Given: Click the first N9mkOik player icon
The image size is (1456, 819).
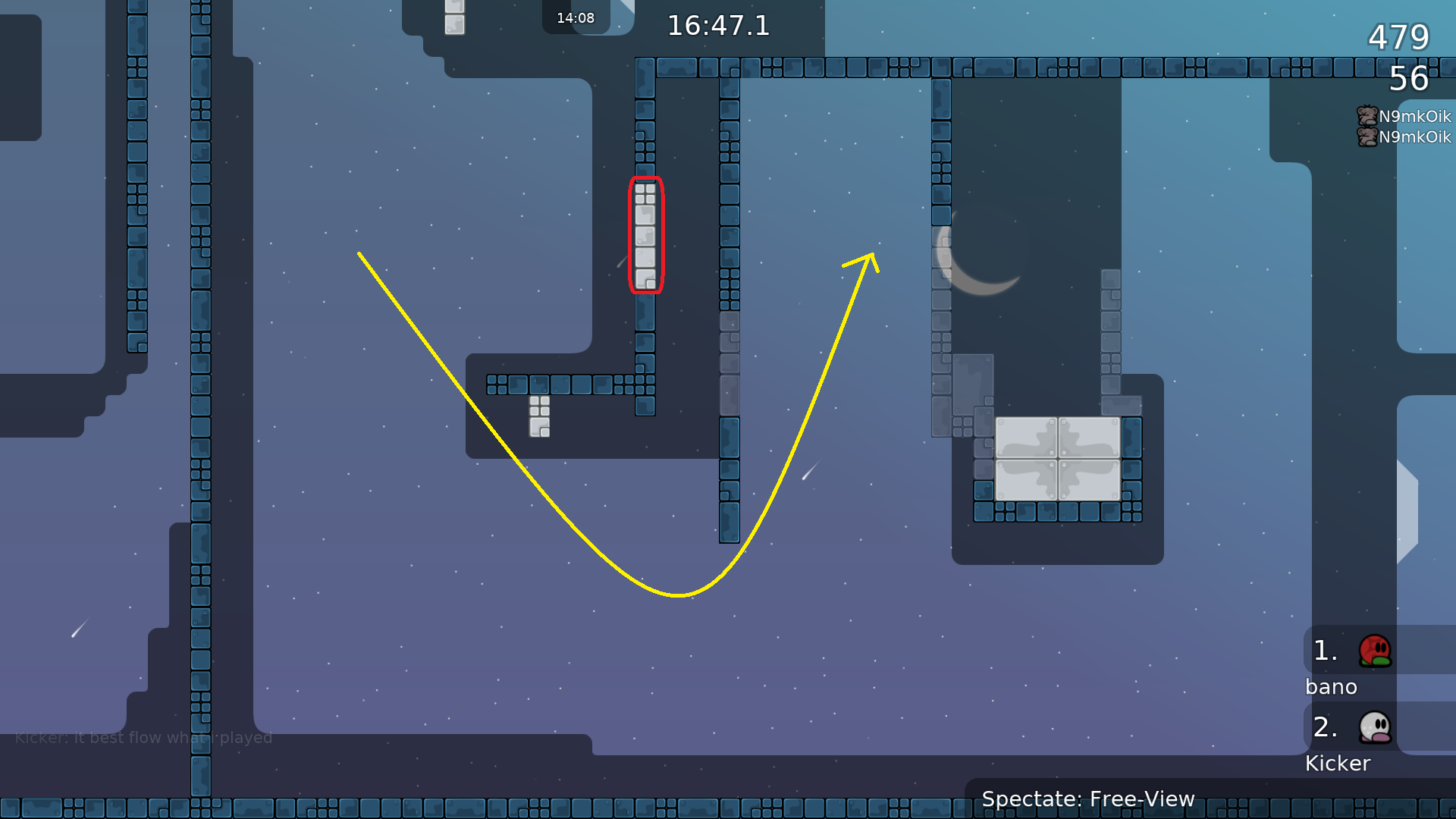Looking at the screenshot, I should pyautogui.click(x=1367, y=116).
